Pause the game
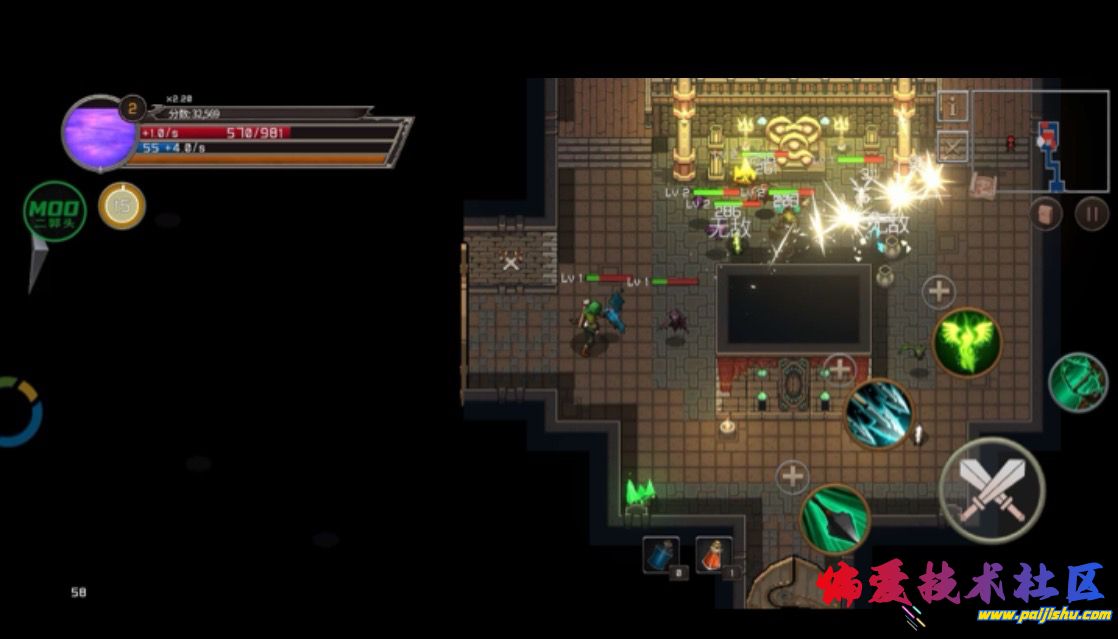Viewport: 1118px width, 639px height. [x=1091, y=213]
